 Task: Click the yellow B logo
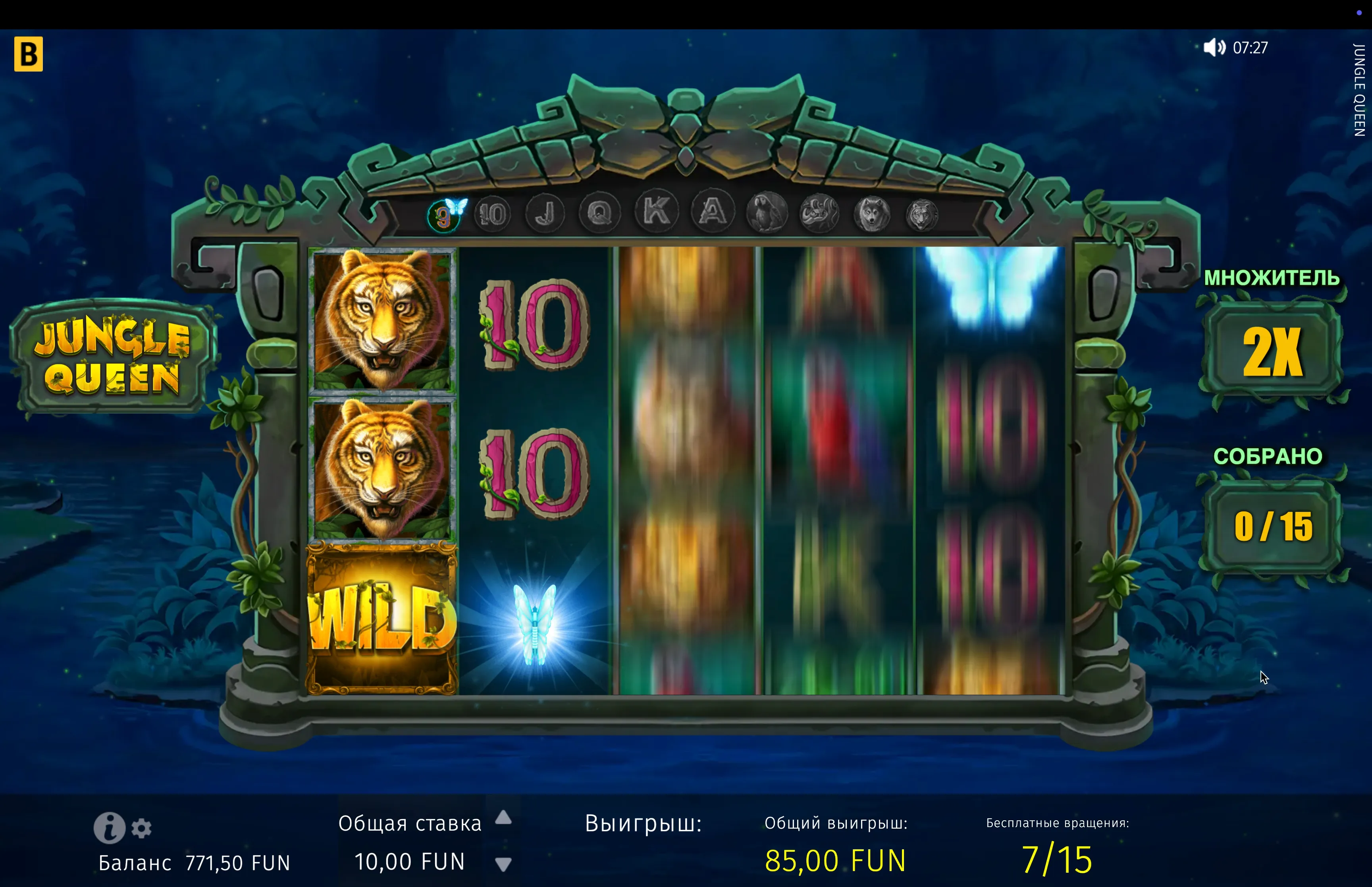28,54
